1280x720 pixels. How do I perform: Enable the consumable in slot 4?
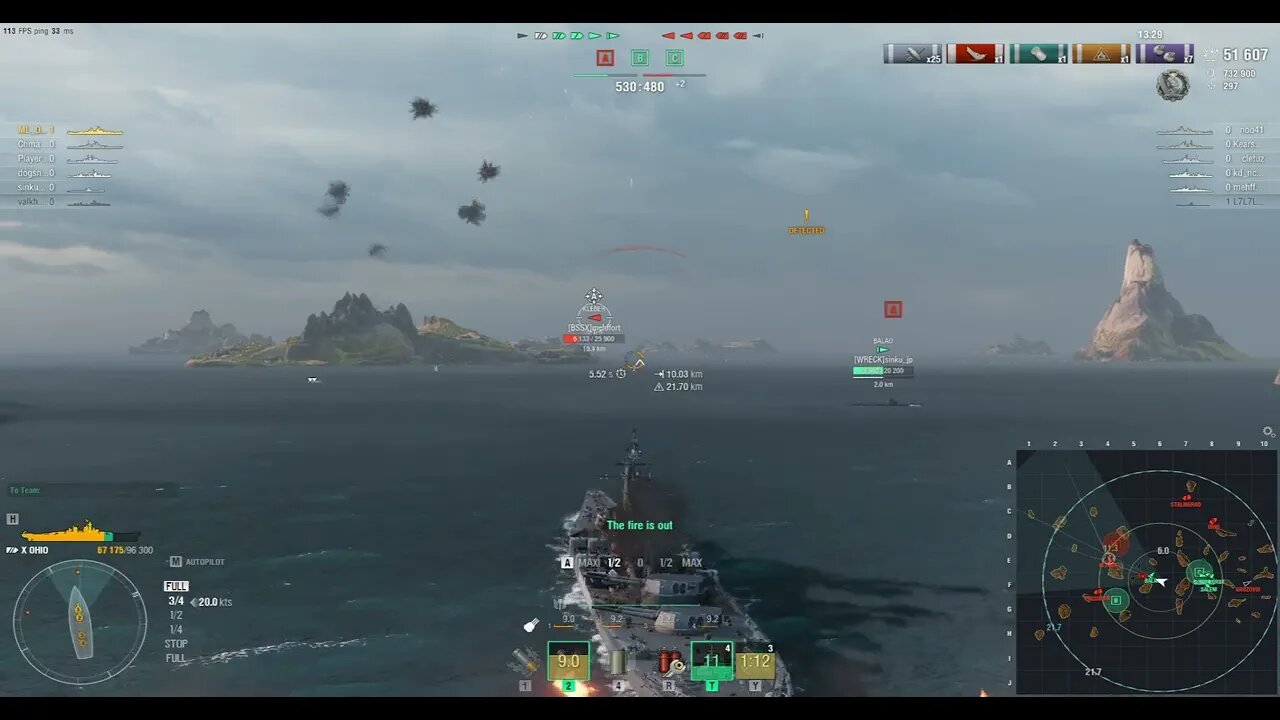[620, 661]
